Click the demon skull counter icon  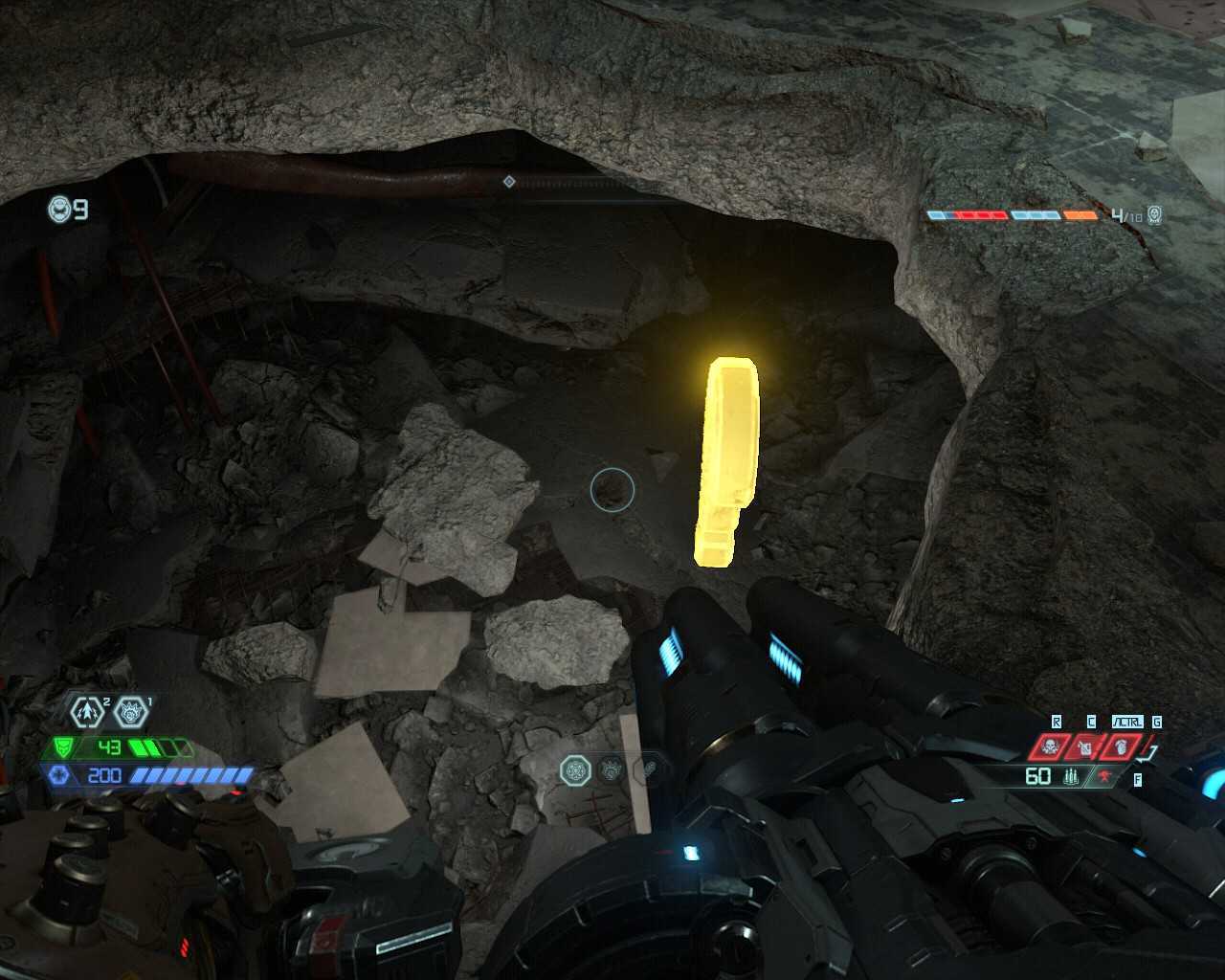coord(1155,214)
